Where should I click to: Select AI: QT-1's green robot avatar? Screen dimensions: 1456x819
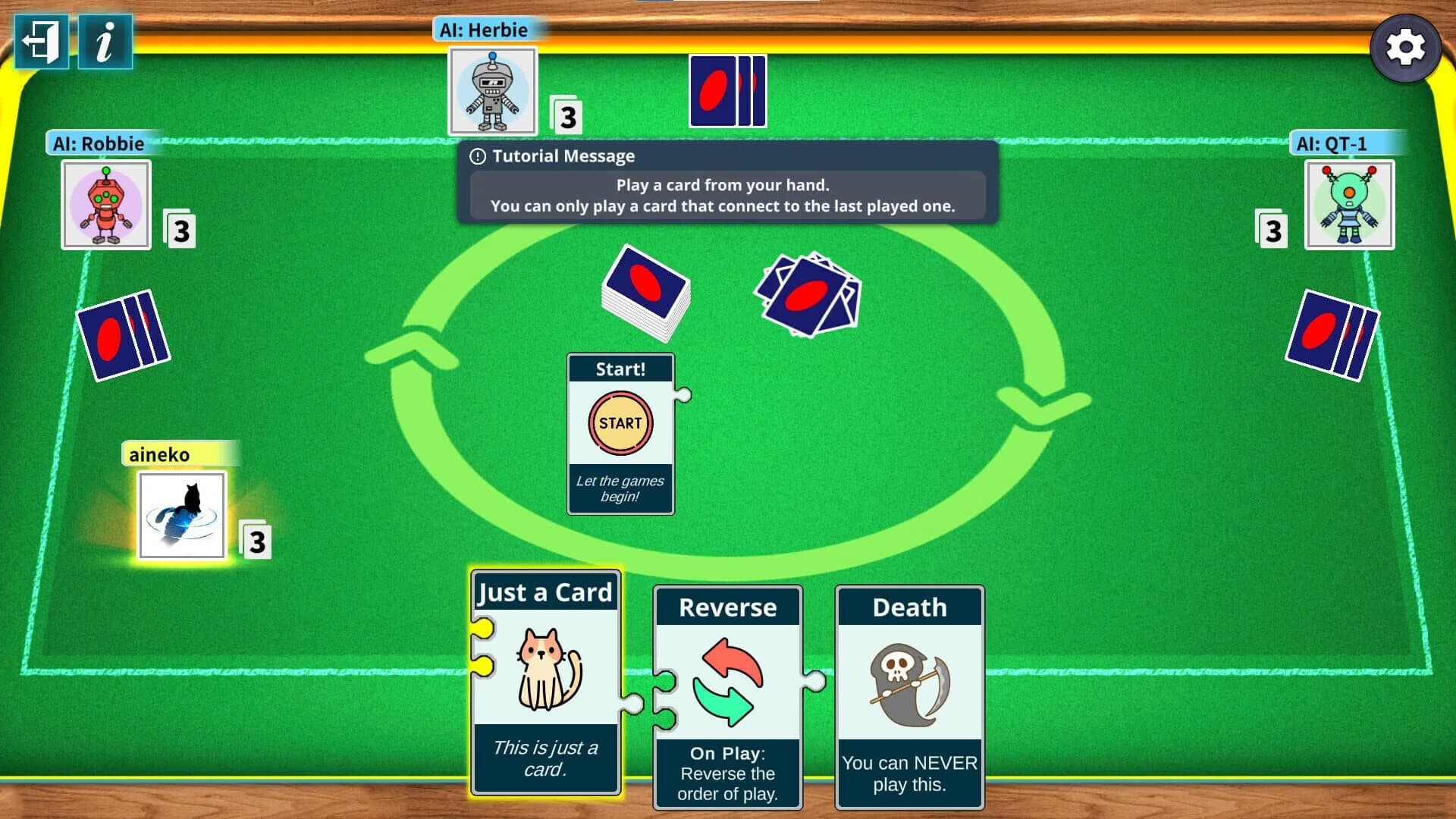click(x=1349, y=205)
